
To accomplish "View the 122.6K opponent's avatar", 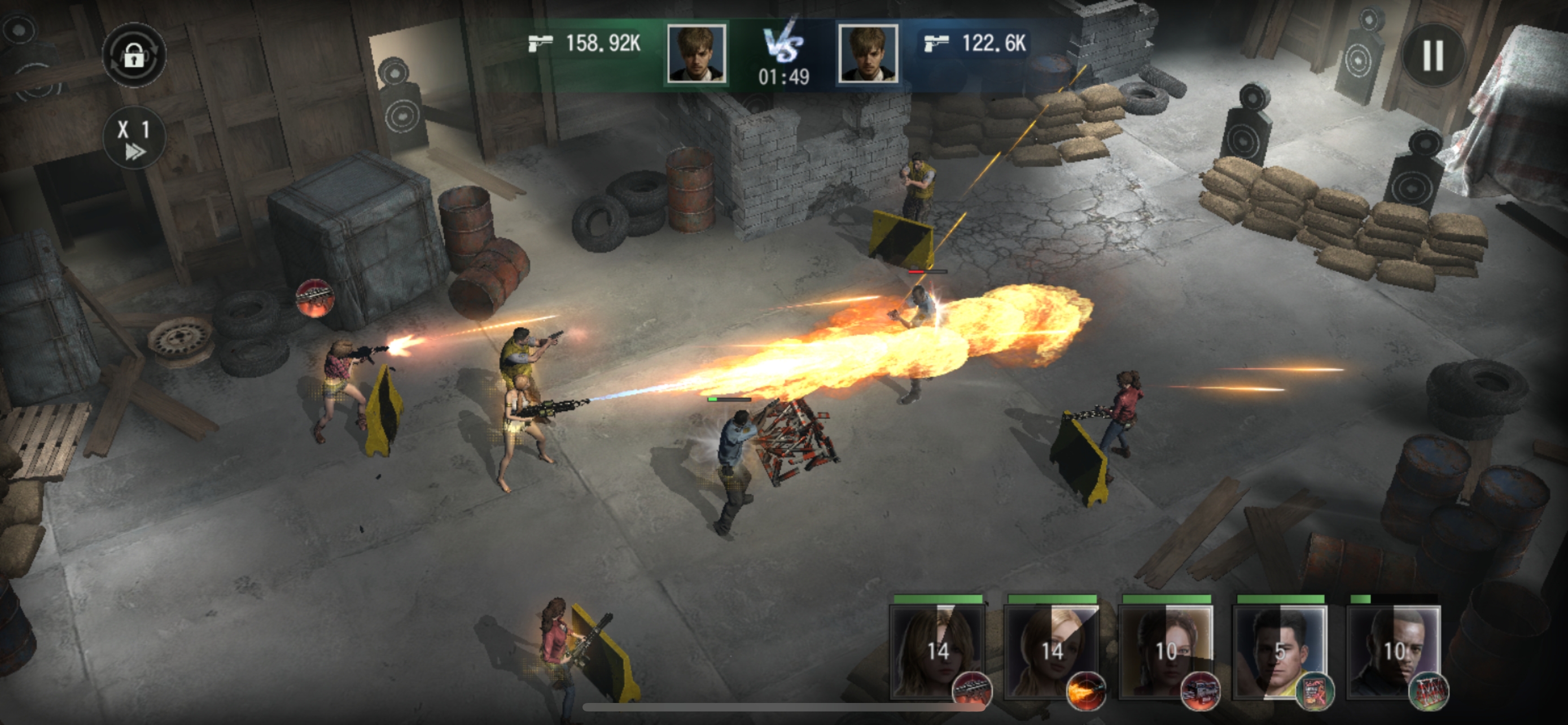I will (868, 54).
